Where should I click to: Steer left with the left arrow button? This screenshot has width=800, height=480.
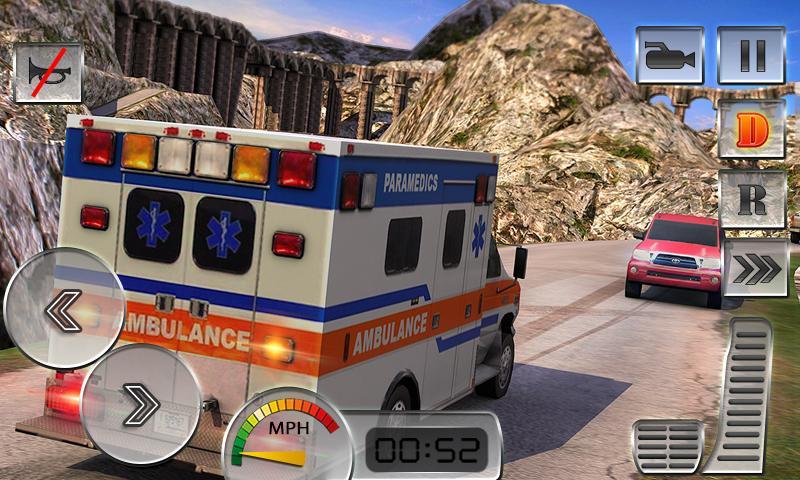tap(64, 311)
